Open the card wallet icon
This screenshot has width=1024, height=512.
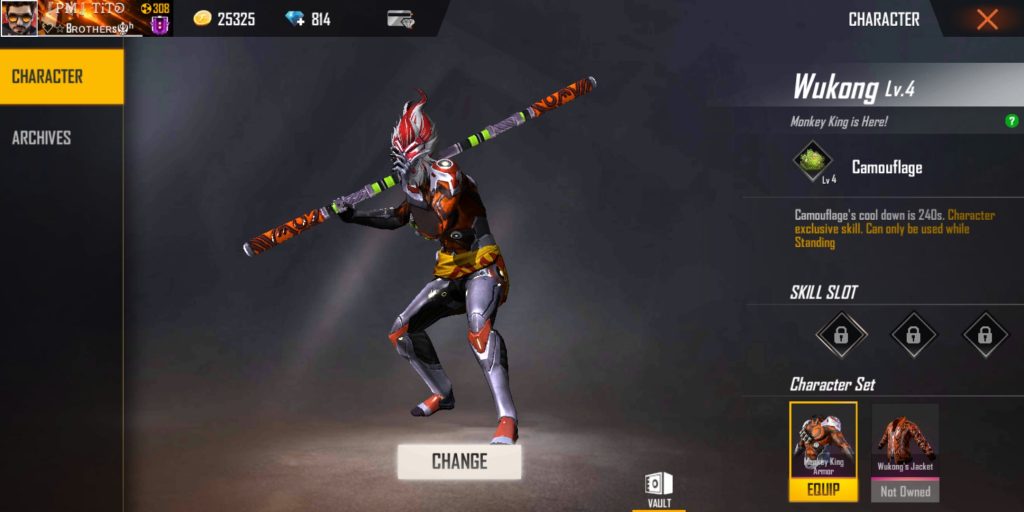[401, 19]
